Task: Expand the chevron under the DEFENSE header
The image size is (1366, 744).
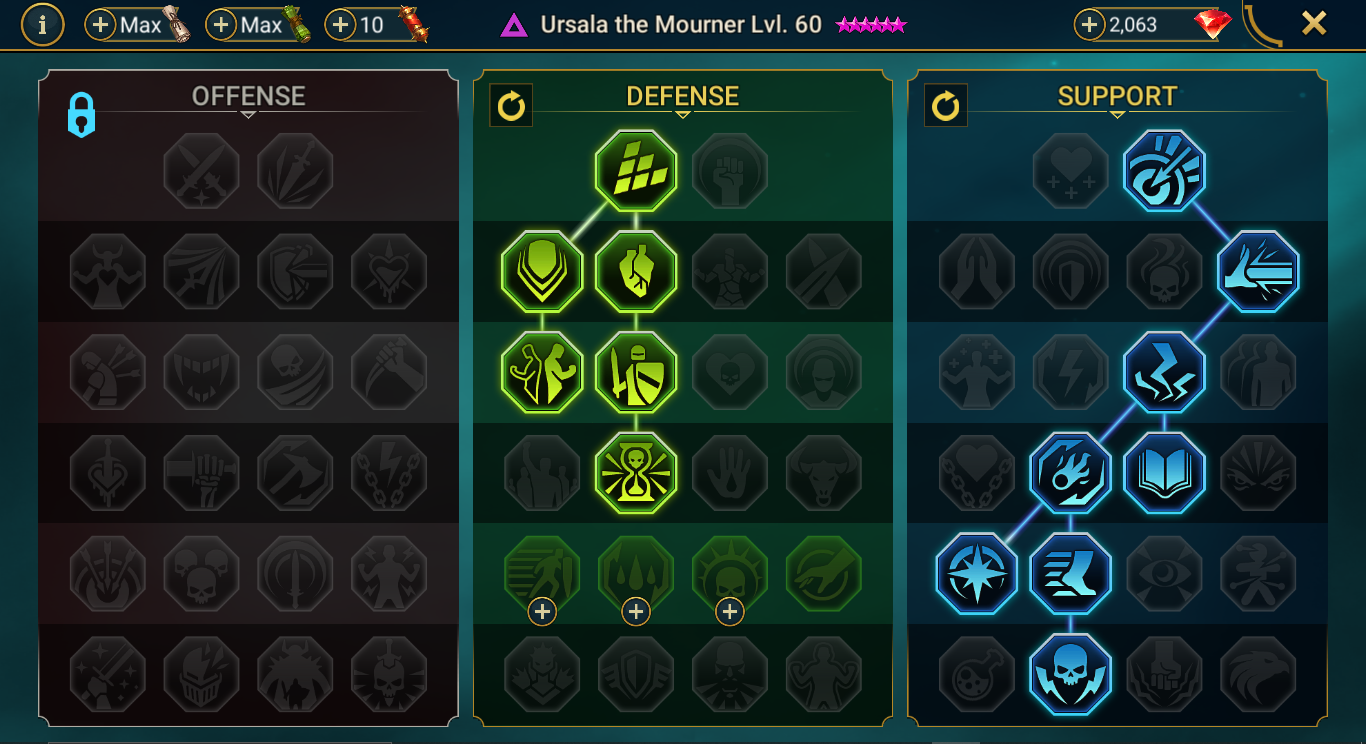Action: point(683,113)
